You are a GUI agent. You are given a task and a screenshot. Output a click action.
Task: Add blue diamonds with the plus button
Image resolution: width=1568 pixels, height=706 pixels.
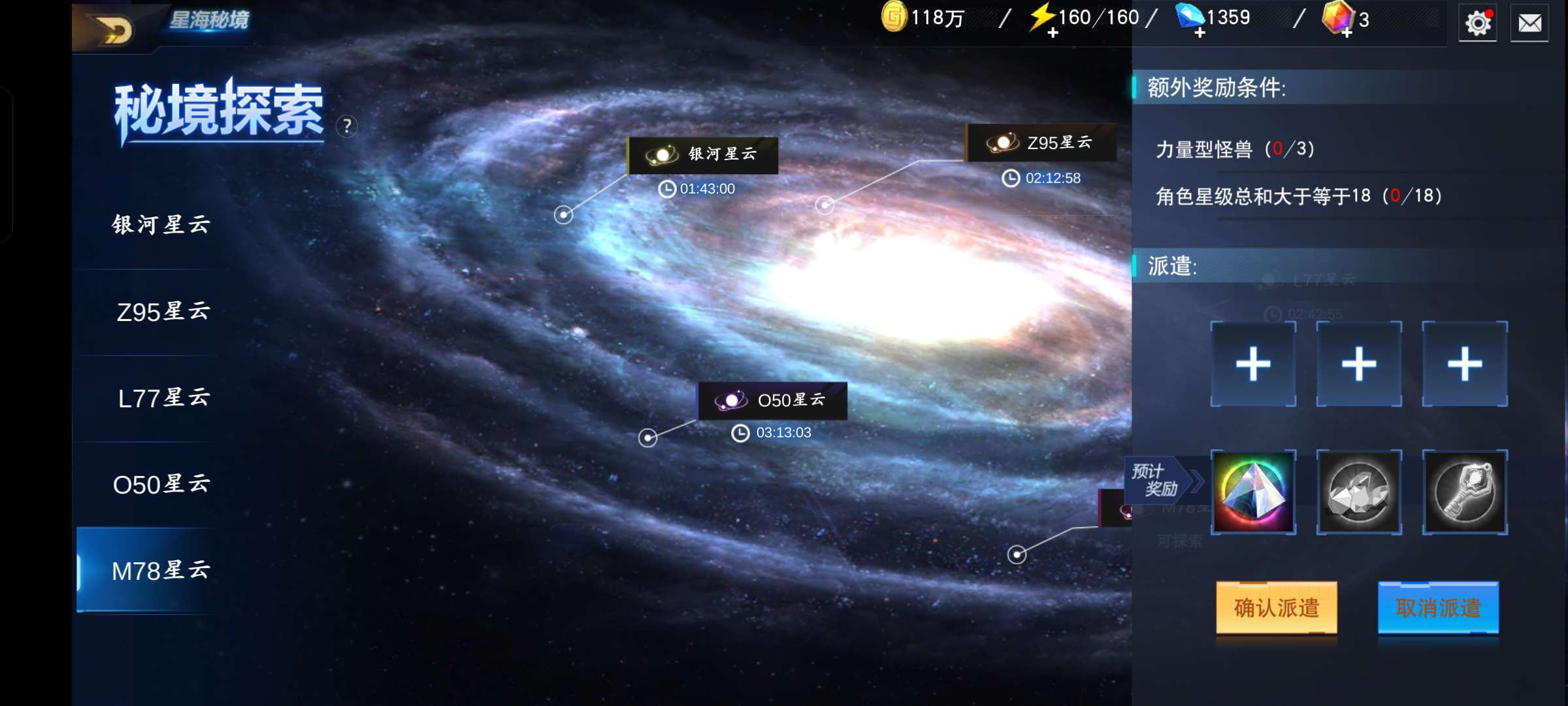[1200, 33]
